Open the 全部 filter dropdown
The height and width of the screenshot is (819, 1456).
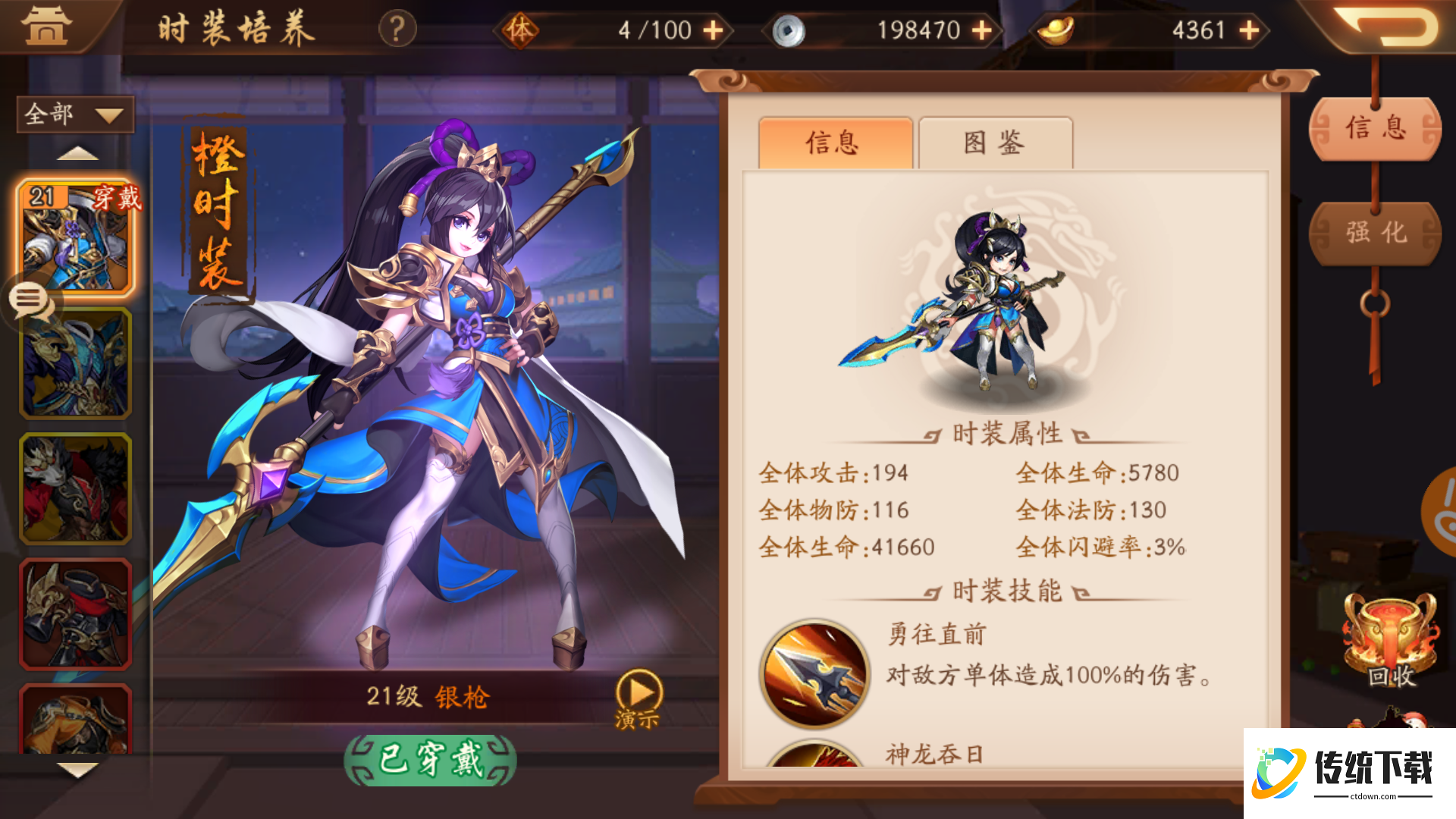[74, 114]
